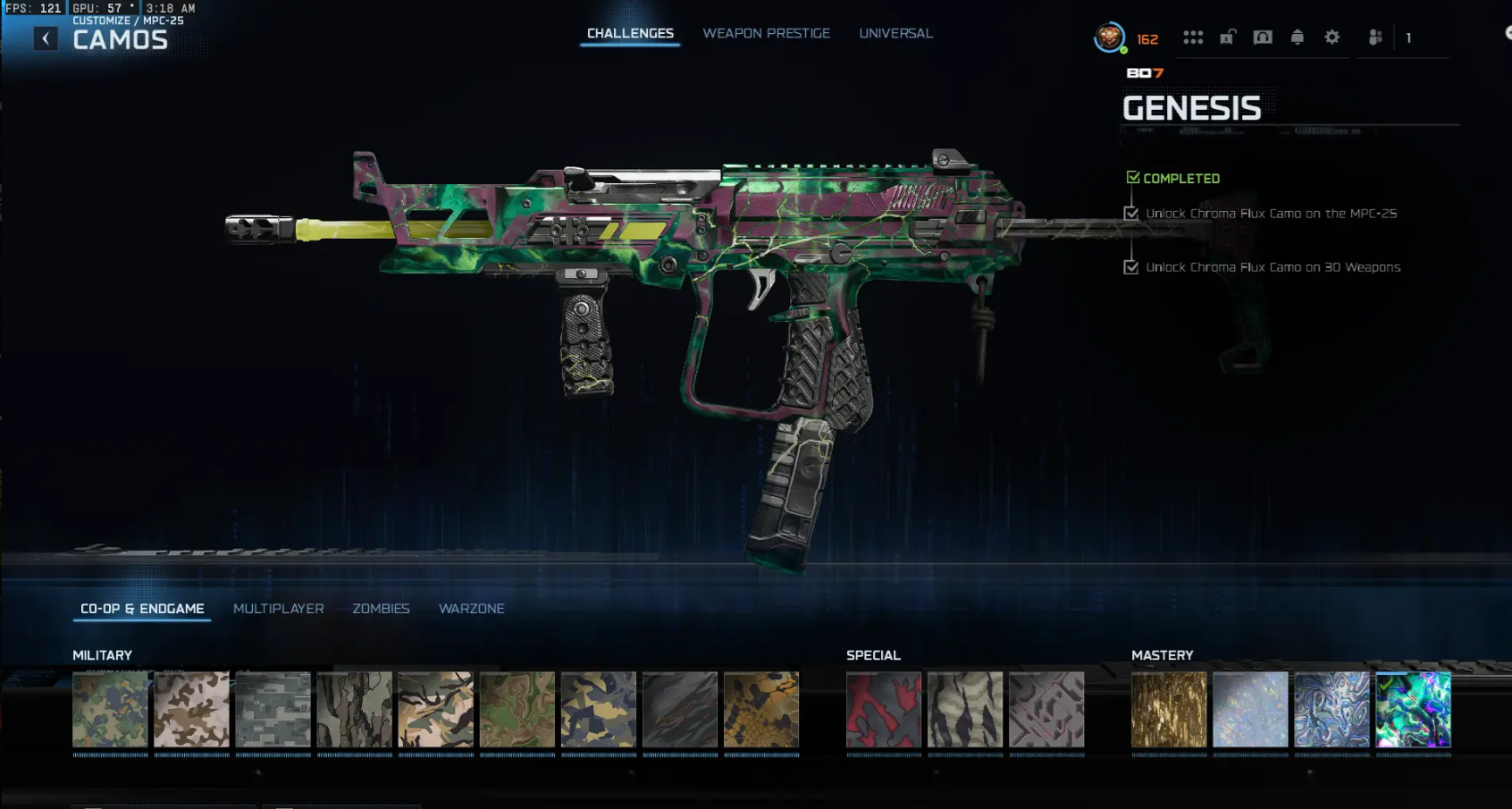Screen dimensions: 1512x809
Task: Open the settings gear icon
Action: [x=1331, y=38]
